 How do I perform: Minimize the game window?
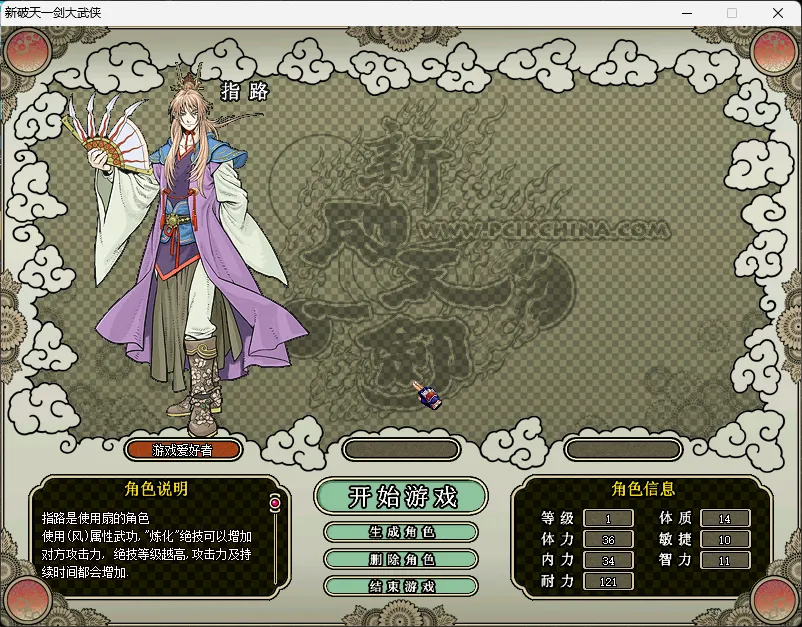(686, 13)
